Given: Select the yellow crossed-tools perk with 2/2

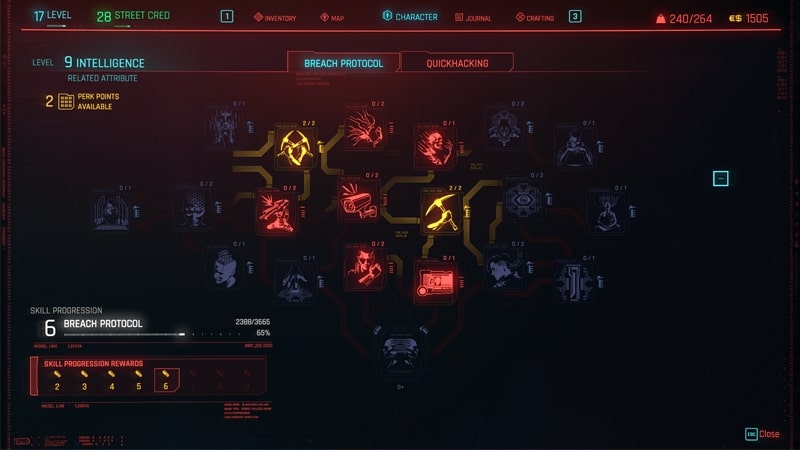Looking at the screenshot, I should click(295, 146).
